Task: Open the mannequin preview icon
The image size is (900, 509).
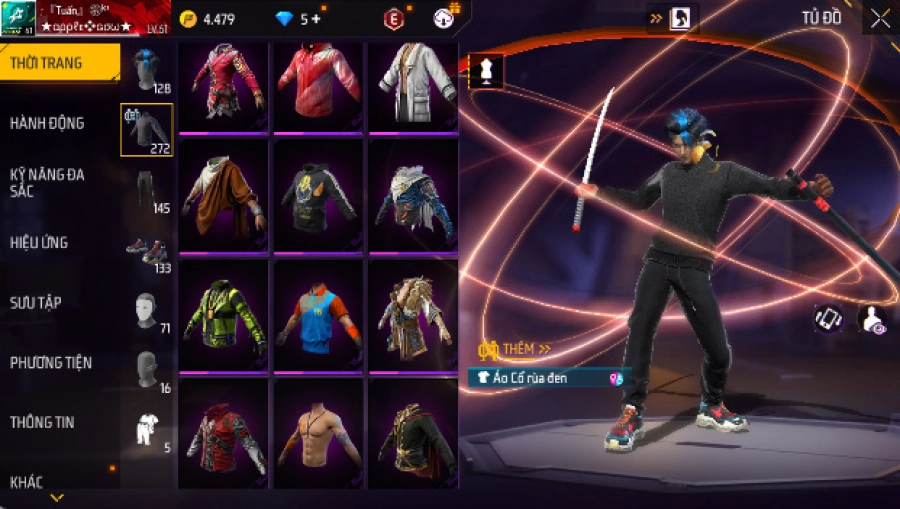Action: click(486, 71)
